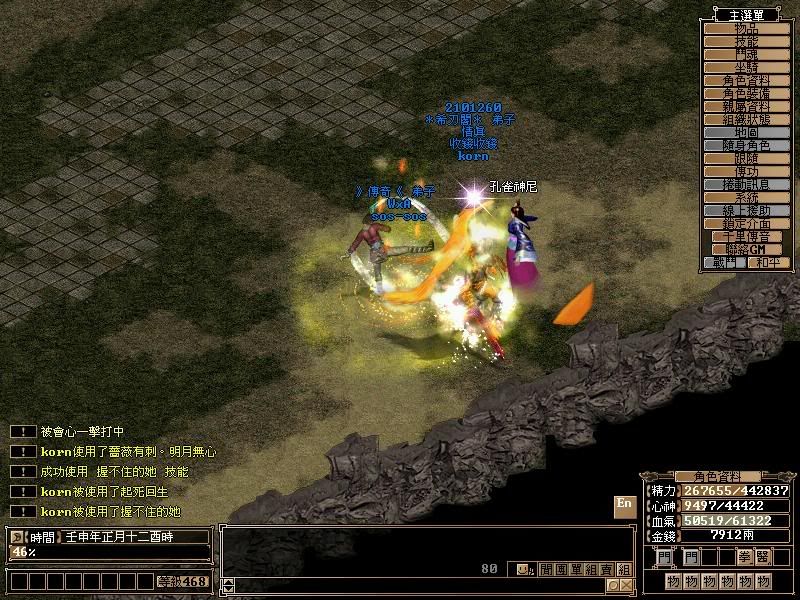The image size is (800, 600).
Task: Choose the 隨身角色 menu option
Action: pos(747,146)
